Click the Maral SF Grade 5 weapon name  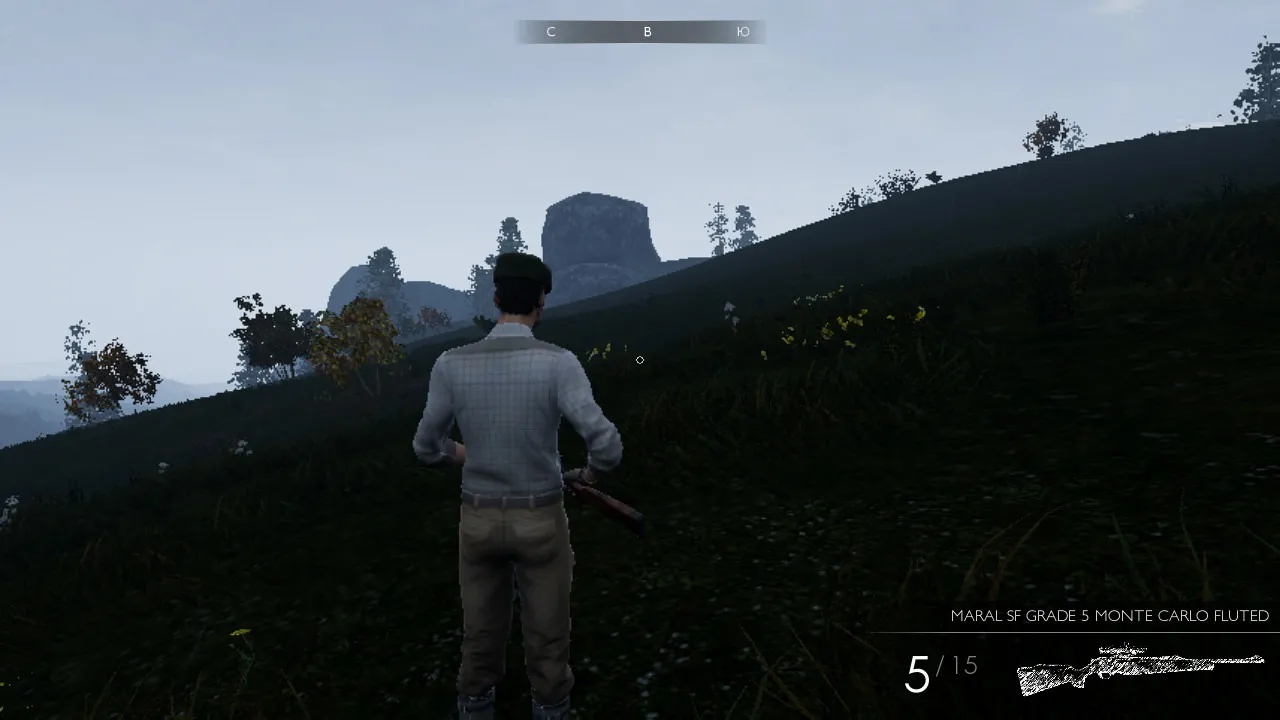(x=1109, y=616)
